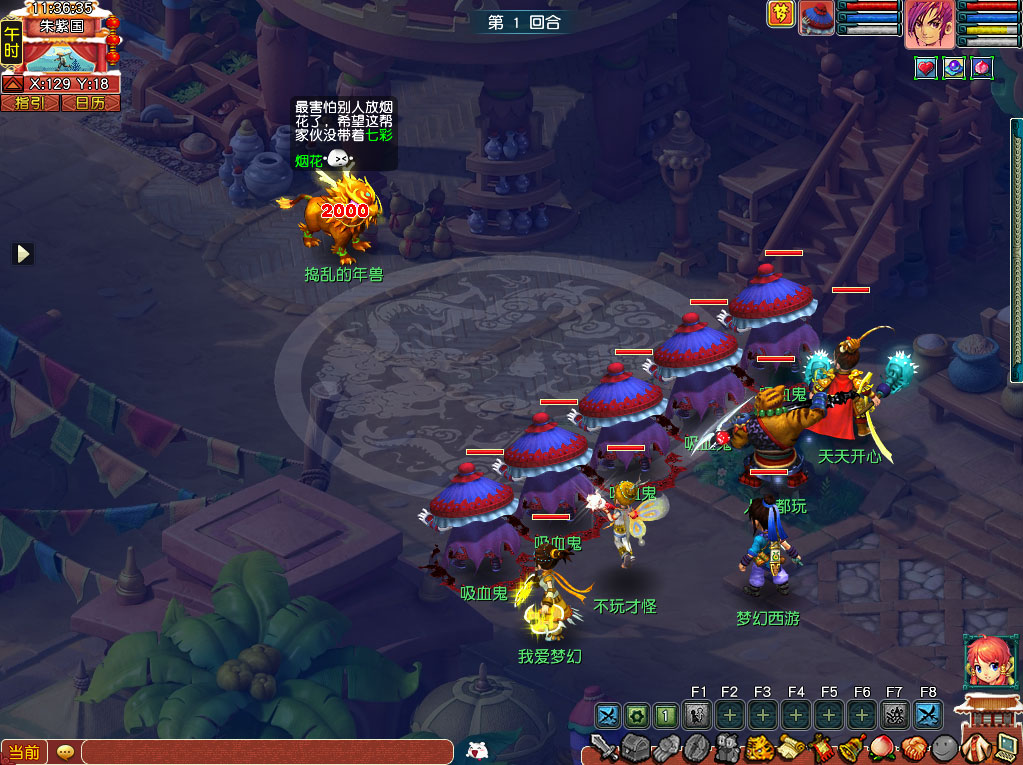This screenshot has width=1023, height=765.
Task: Open the 日历 calendar button
Action: click(90, 103)
